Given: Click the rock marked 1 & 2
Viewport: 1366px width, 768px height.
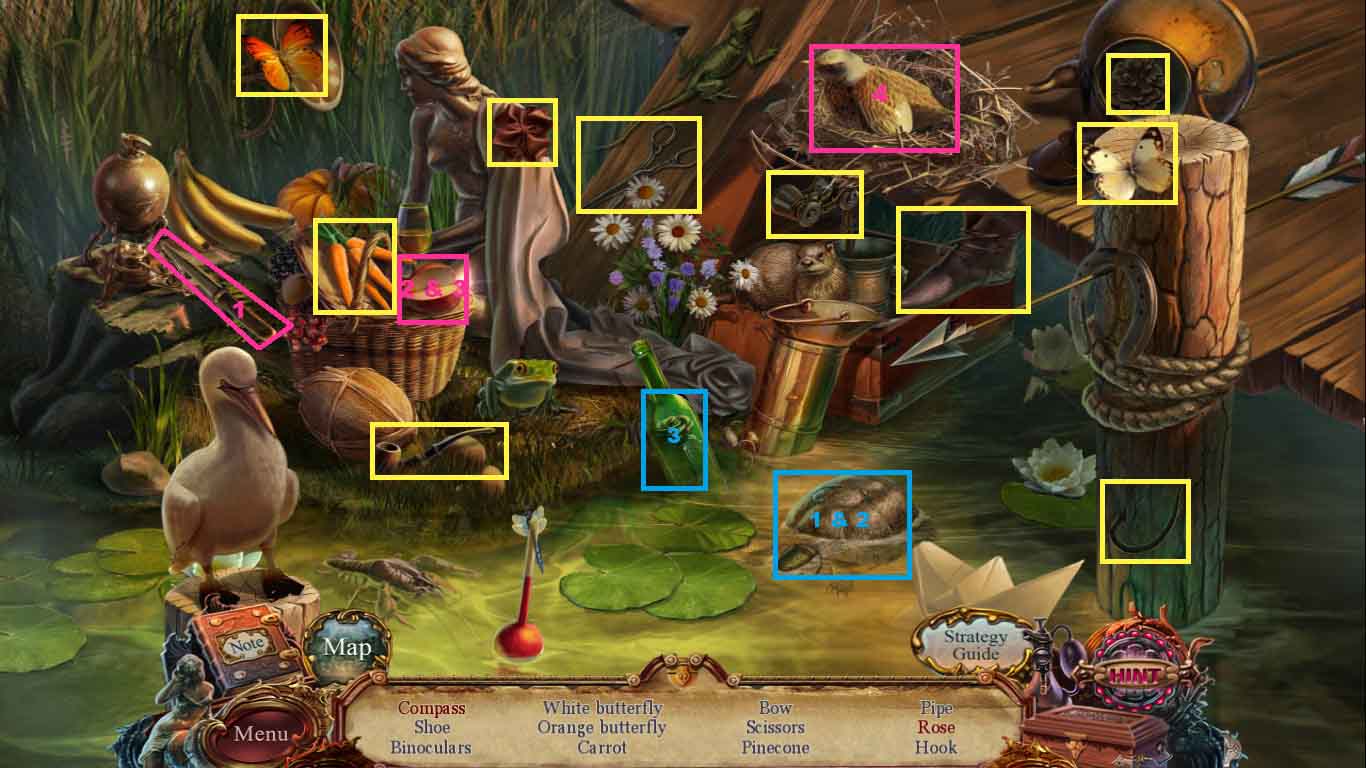Looking at the screenshot, I should point(843,520).
